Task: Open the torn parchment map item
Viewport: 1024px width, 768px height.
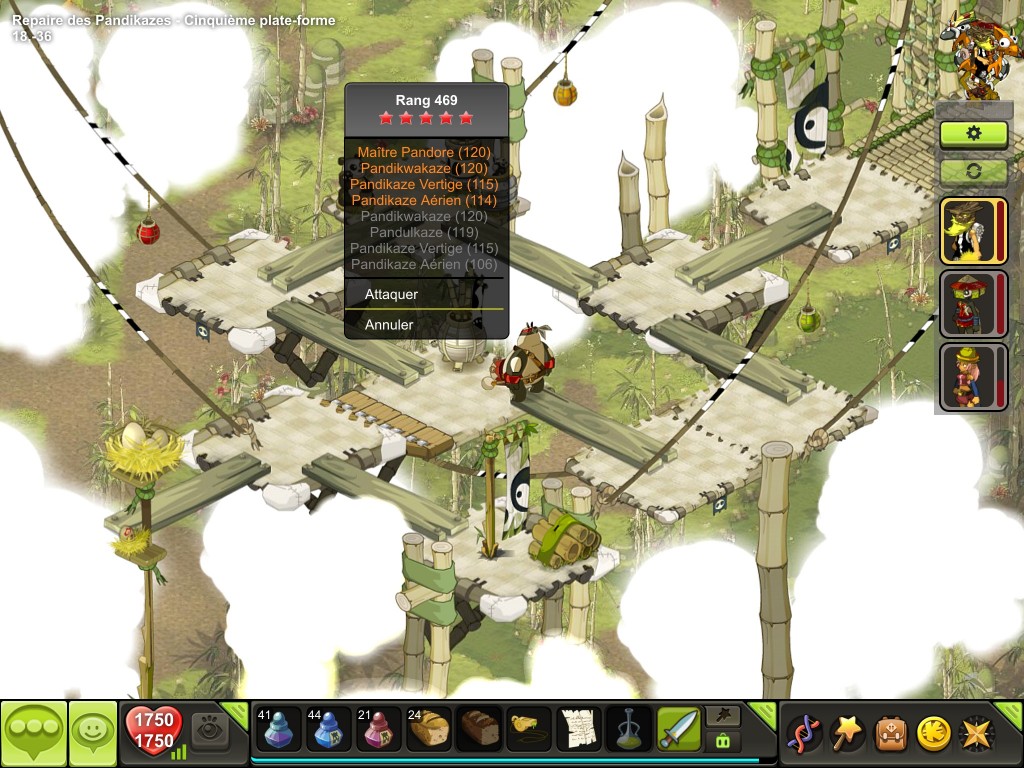Action: pos(579,730)
